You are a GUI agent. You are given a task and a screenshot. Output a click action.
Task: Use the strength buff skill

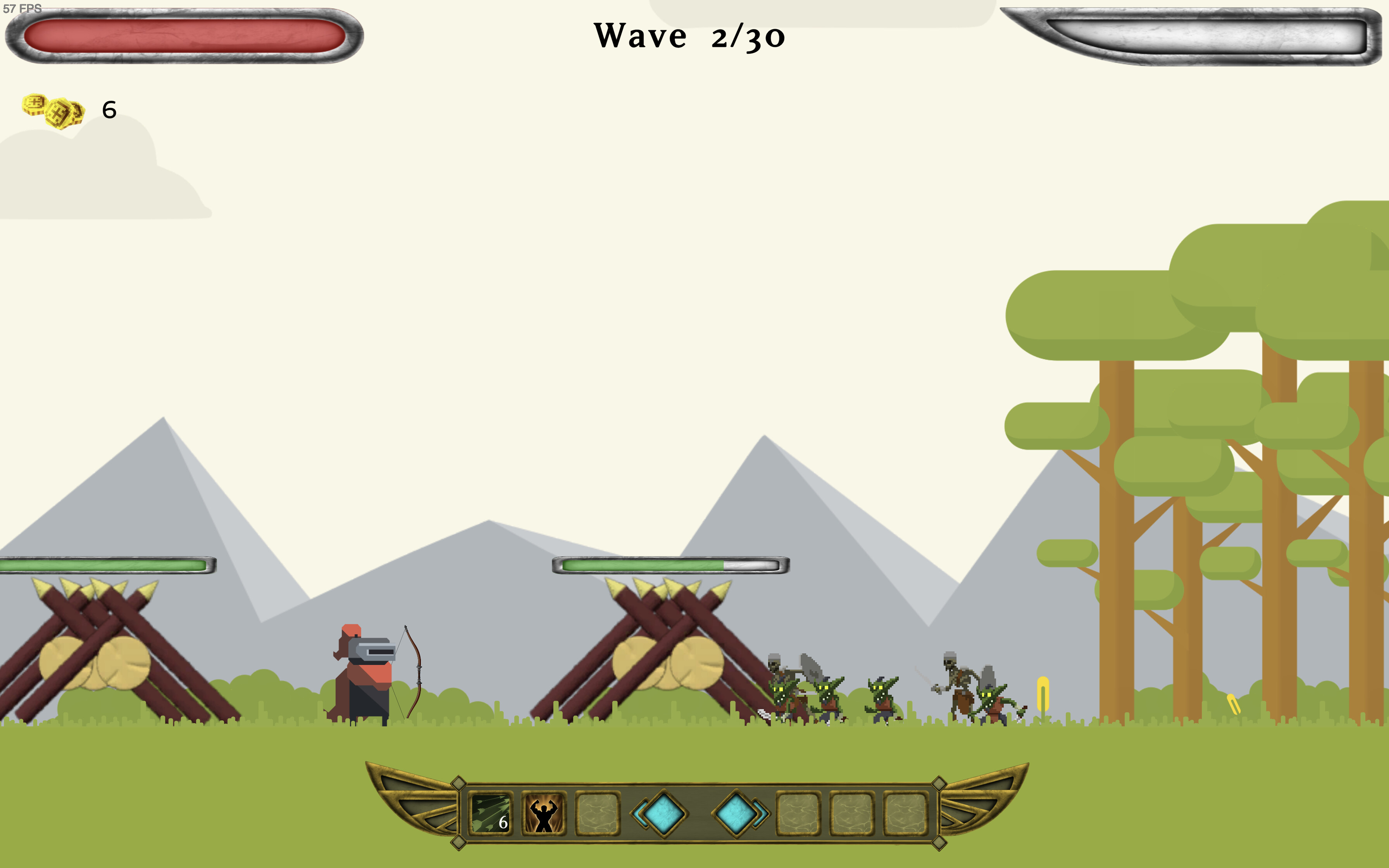[x=543, y=812]
